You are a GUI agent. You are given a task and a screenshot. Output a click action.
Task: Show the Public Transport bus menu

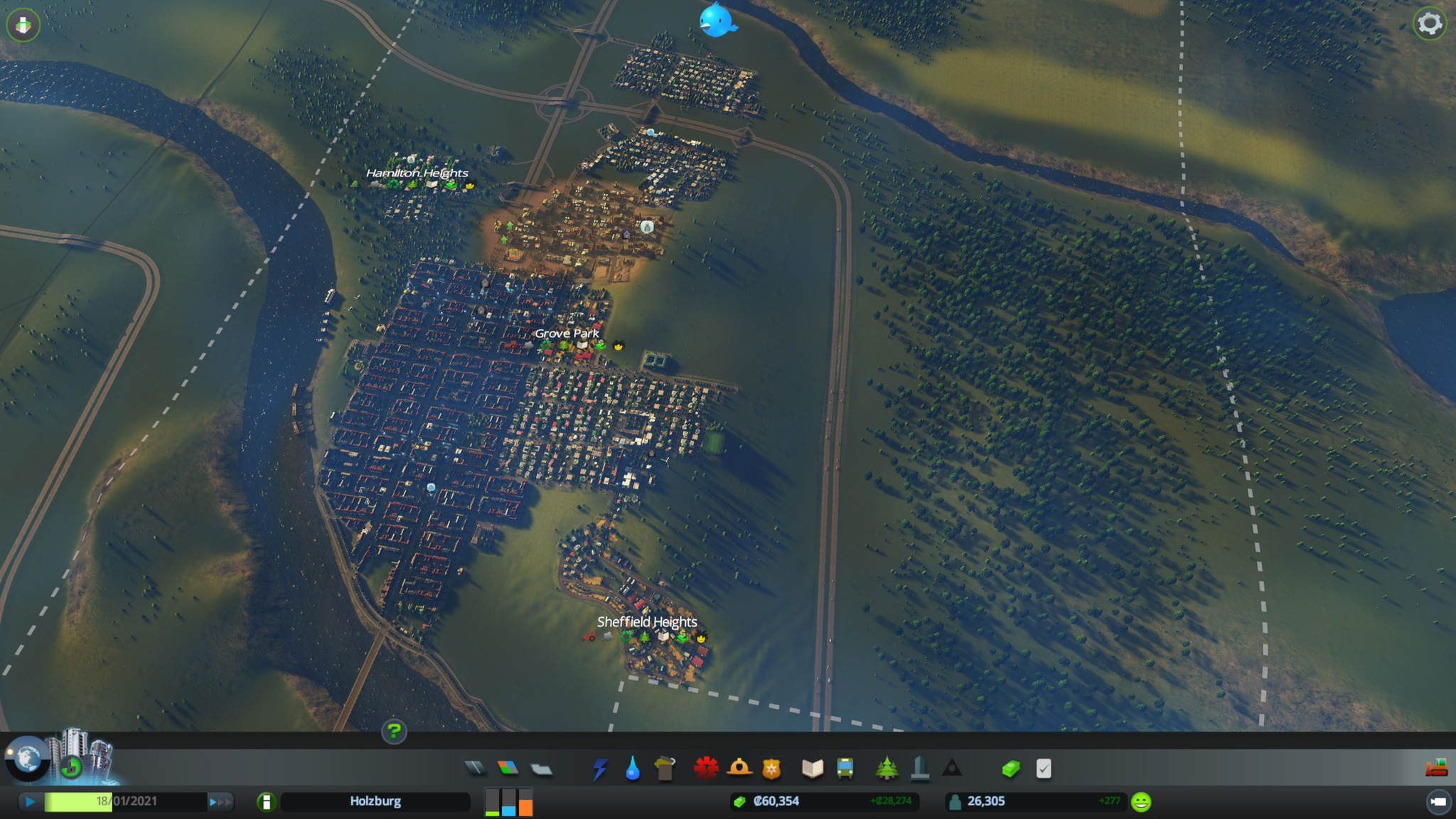click(x=845, y=769)
